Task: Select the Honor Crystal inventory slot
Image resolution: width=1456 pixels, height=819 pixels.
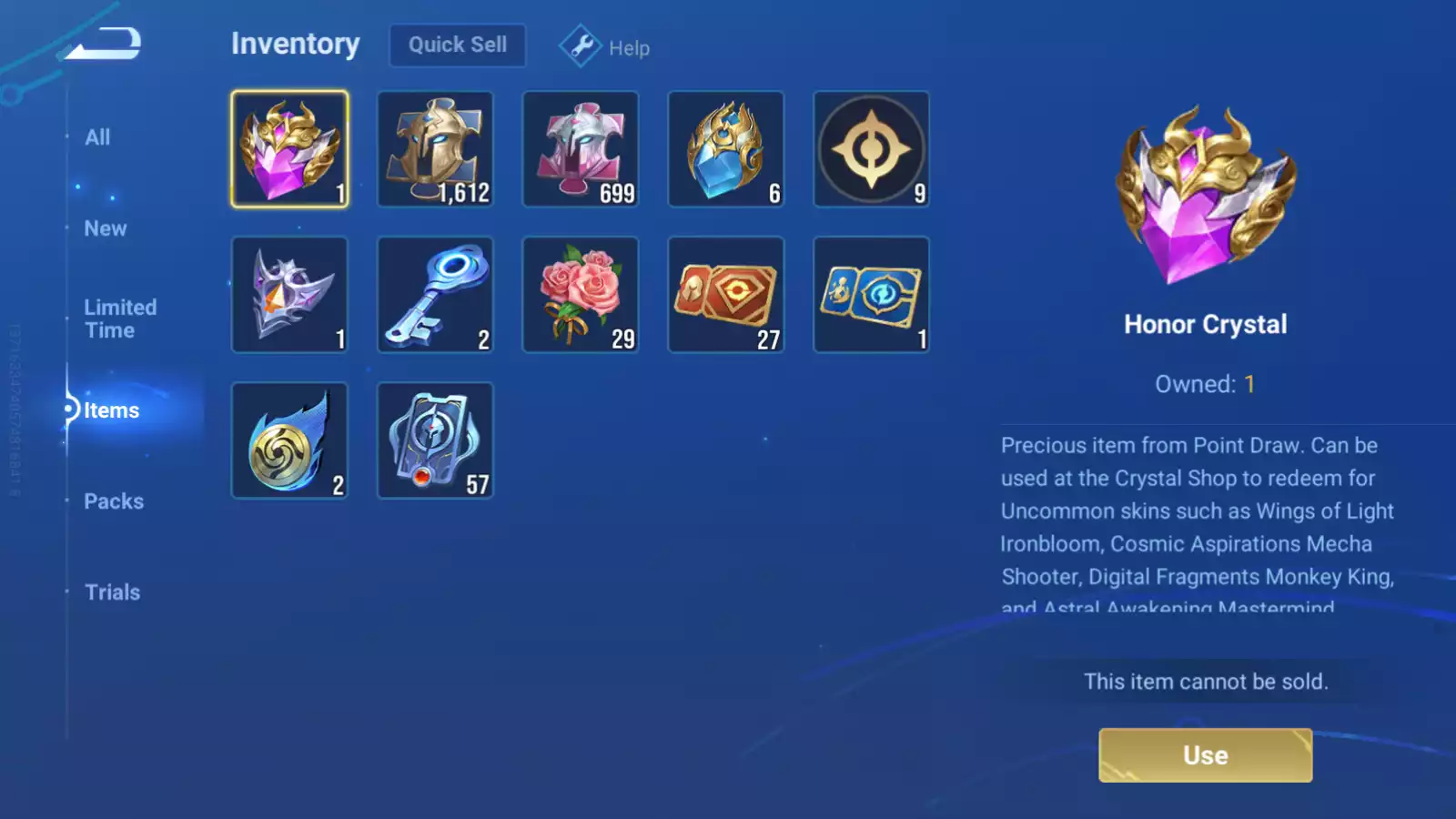Action: coord(289,149)
